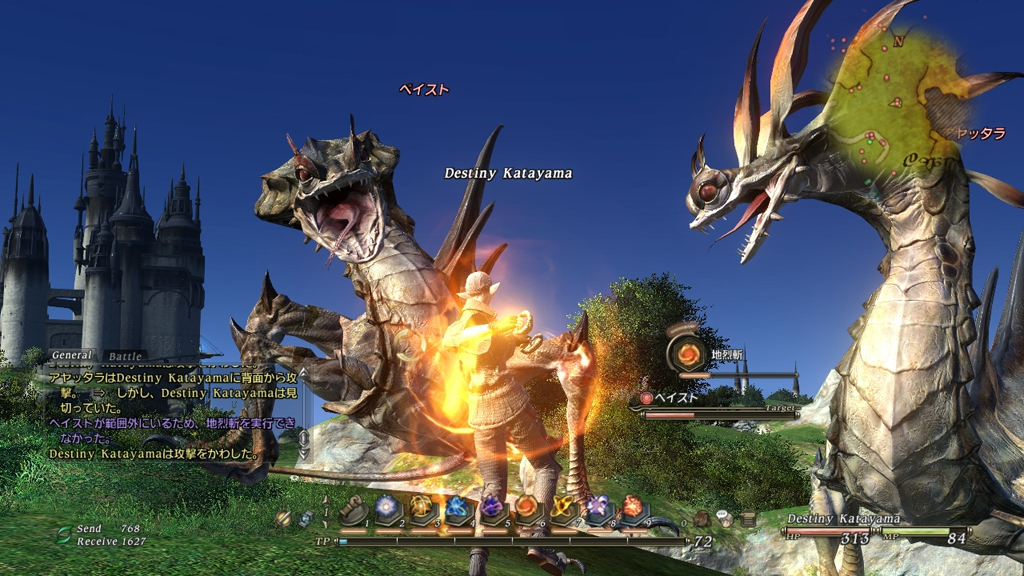Activate the purple swirl ability in slot 5
This screenshot has height=576, width=1024.
coord(492,507)
